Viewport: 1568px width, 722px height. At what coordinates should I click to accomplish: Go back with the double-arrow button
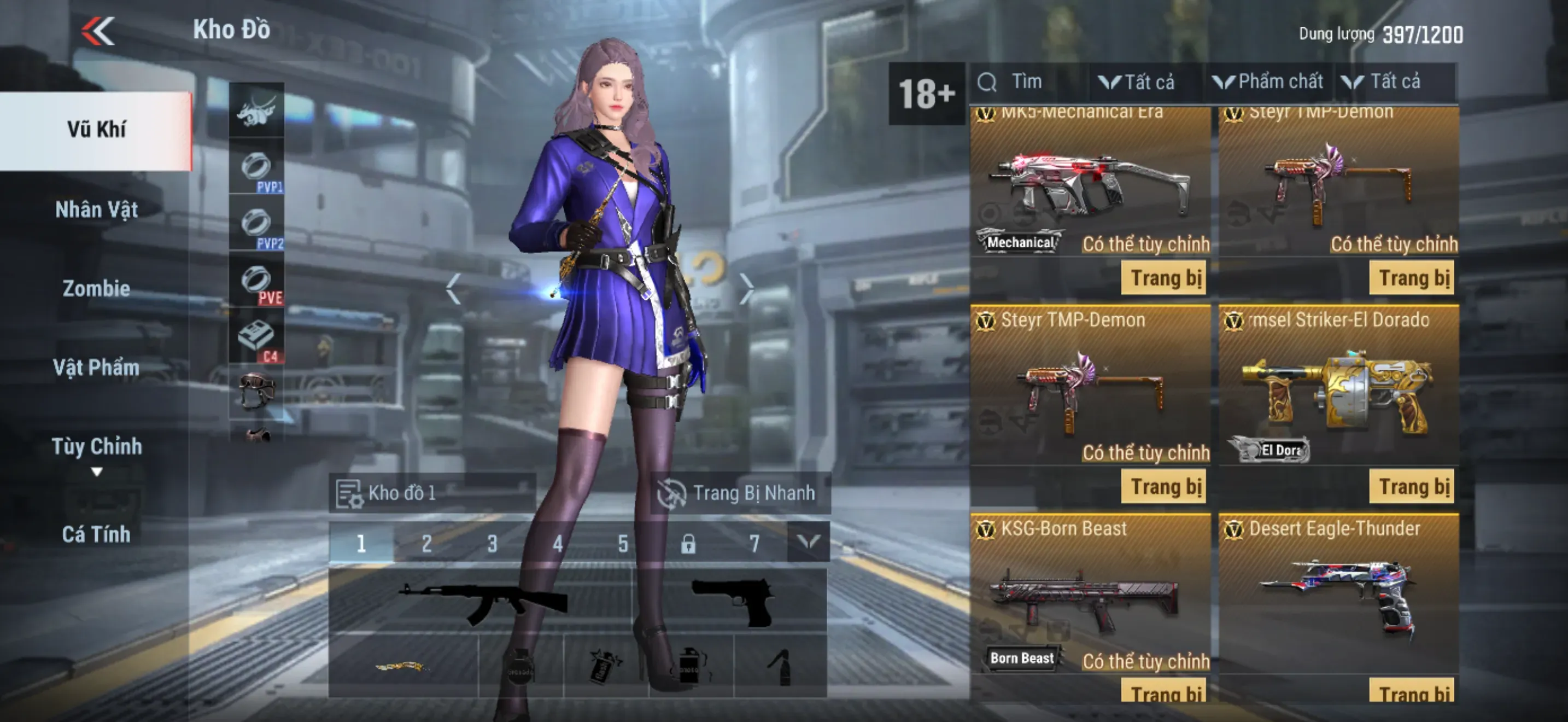tap(98, 31)
